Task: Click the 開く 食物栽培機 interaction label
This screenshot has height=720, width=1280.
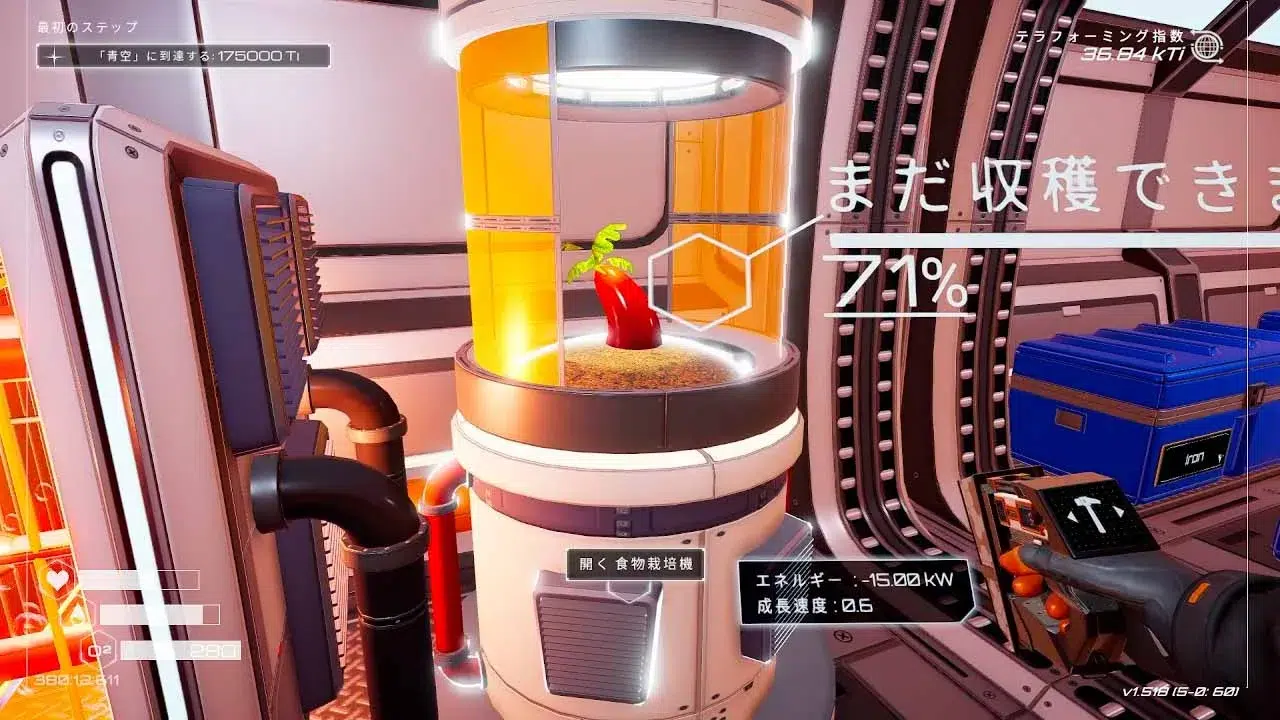Action: [x=635, y=564]
